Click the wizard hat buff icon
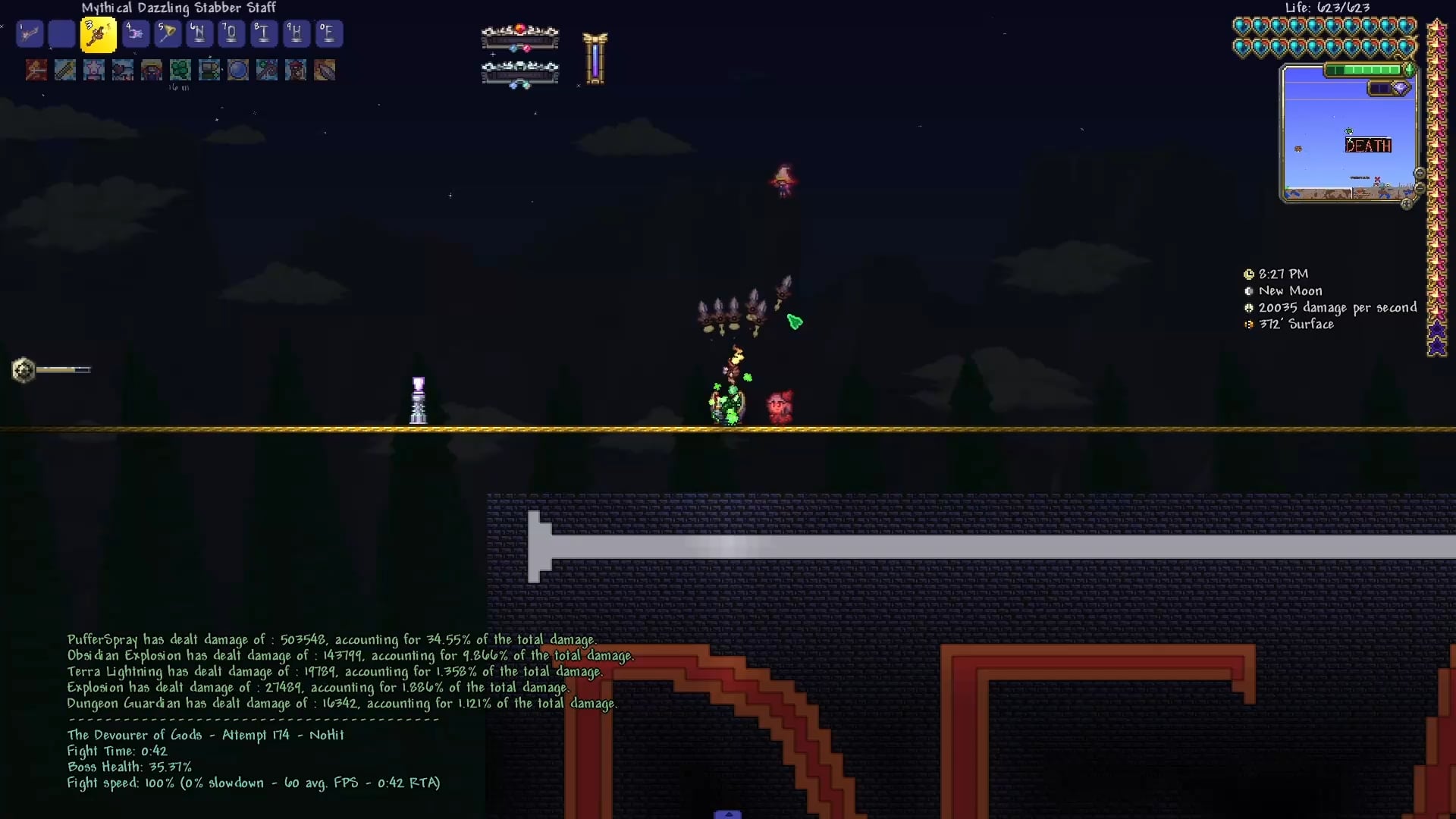 coord(152,71)
